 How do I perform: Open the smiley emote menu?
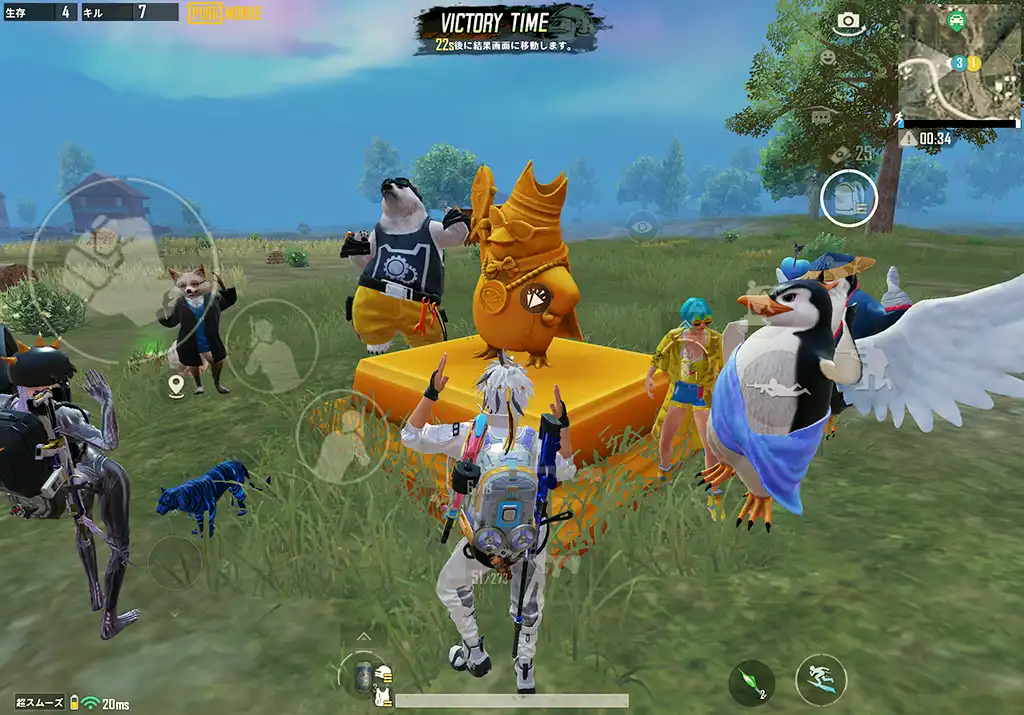point(827,58)
